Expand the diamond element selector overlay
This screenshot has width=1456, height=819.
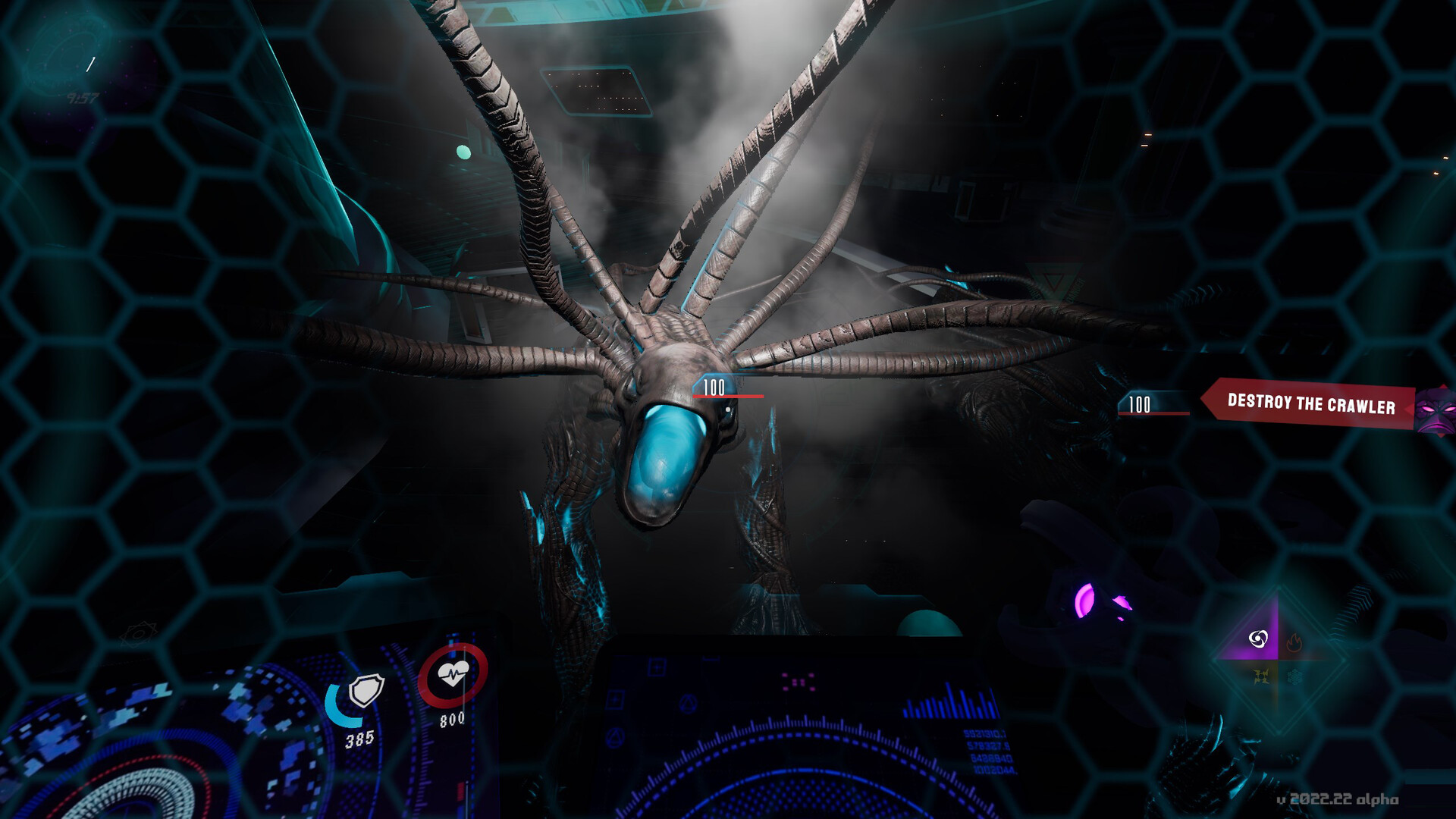(x=1277, y=659)
